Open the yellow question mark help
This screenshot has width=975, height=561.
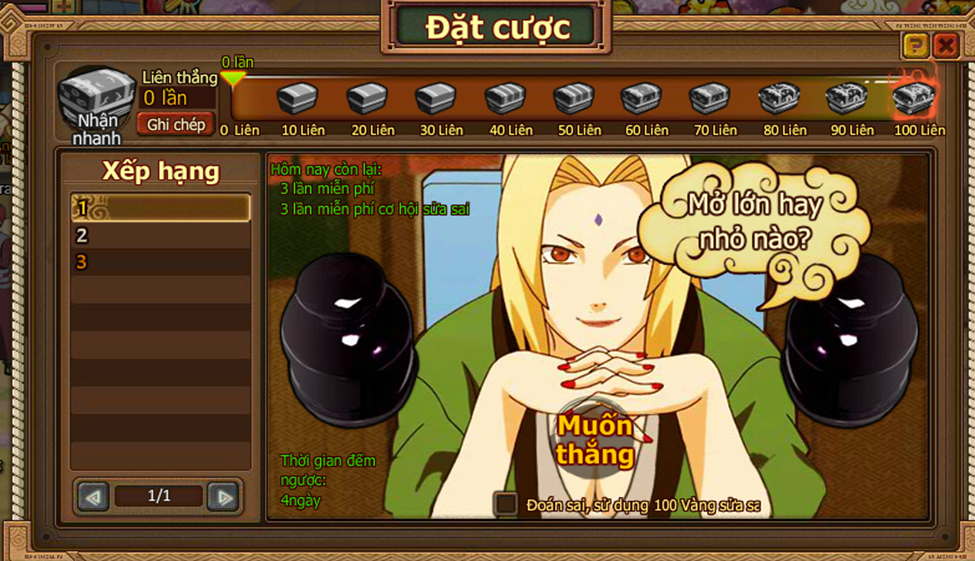click(x=915, y=45)
